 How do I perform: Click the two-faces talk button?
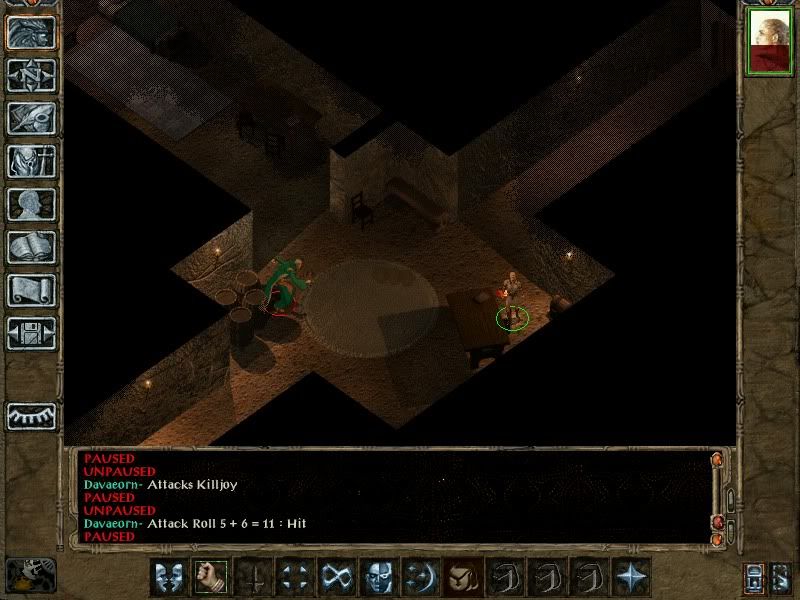coord(169,577)
